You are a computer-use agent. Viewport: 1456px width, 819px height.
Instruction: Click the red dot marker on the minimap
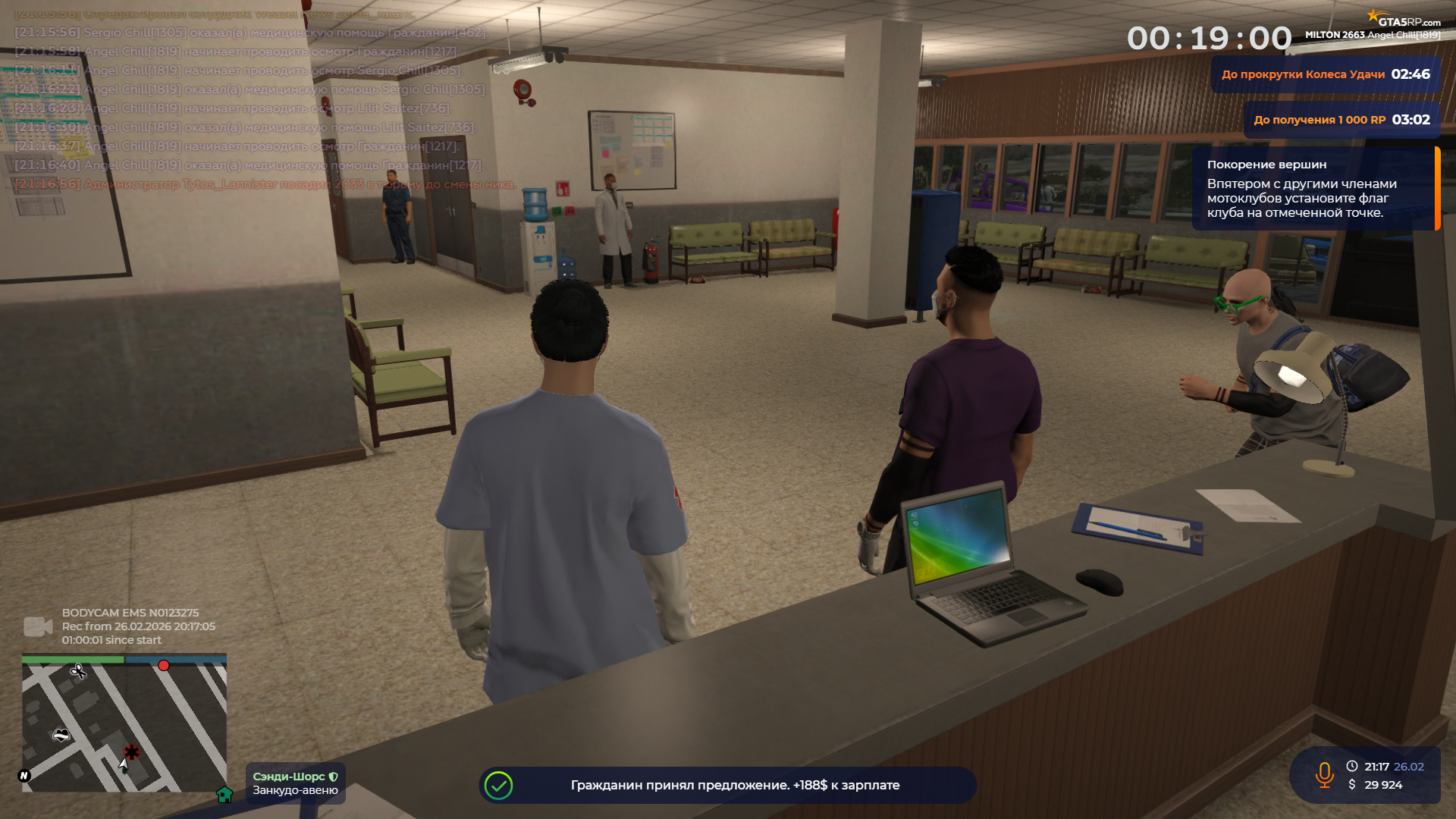[164, 665]
